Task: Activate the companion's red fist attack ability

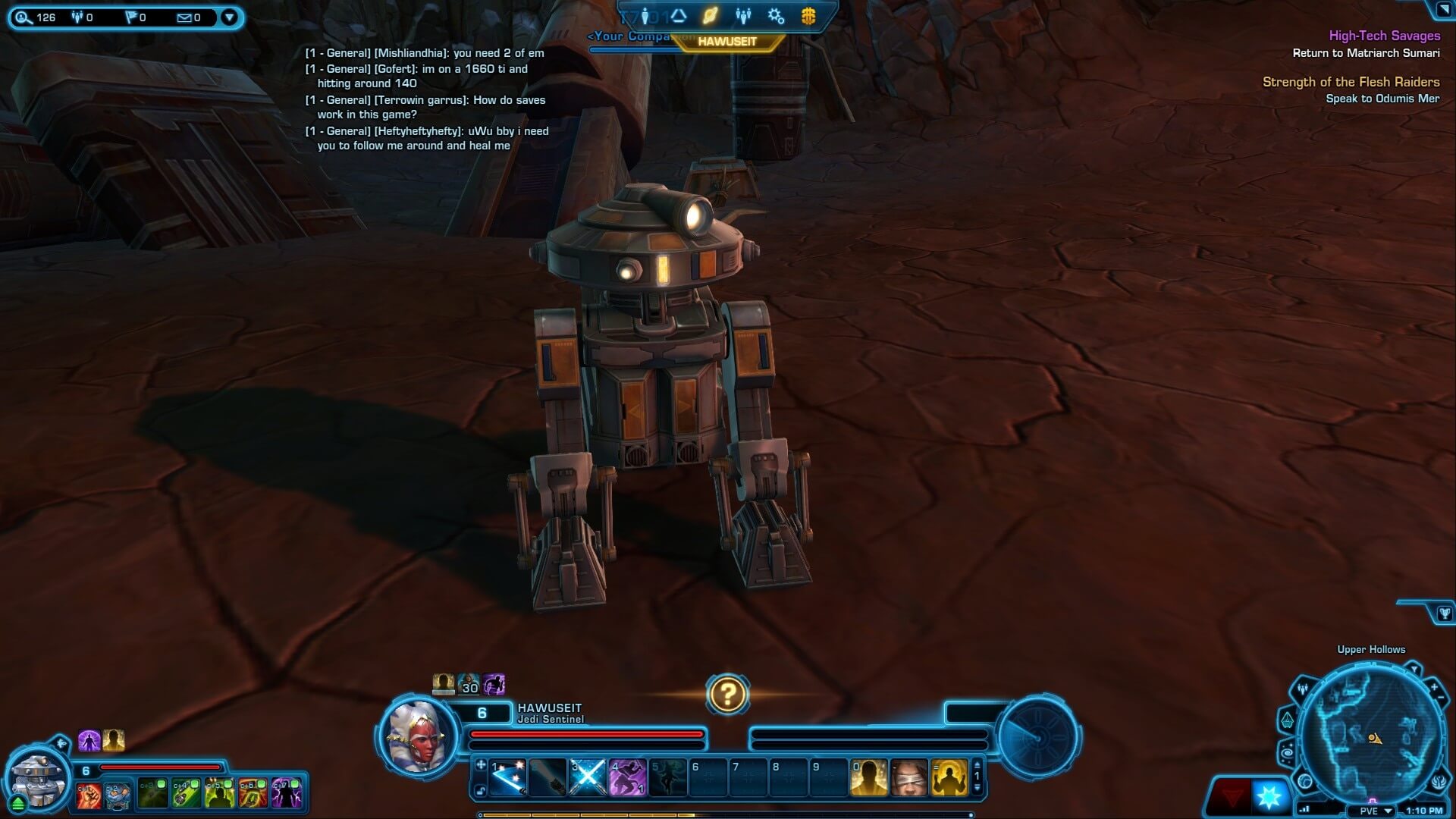Action: click(89, 794)
